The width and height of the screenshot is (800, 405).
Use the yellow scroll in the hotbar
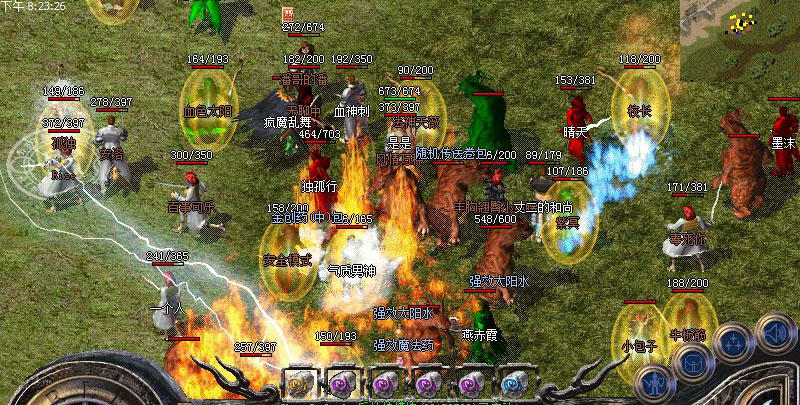(298, 382)
